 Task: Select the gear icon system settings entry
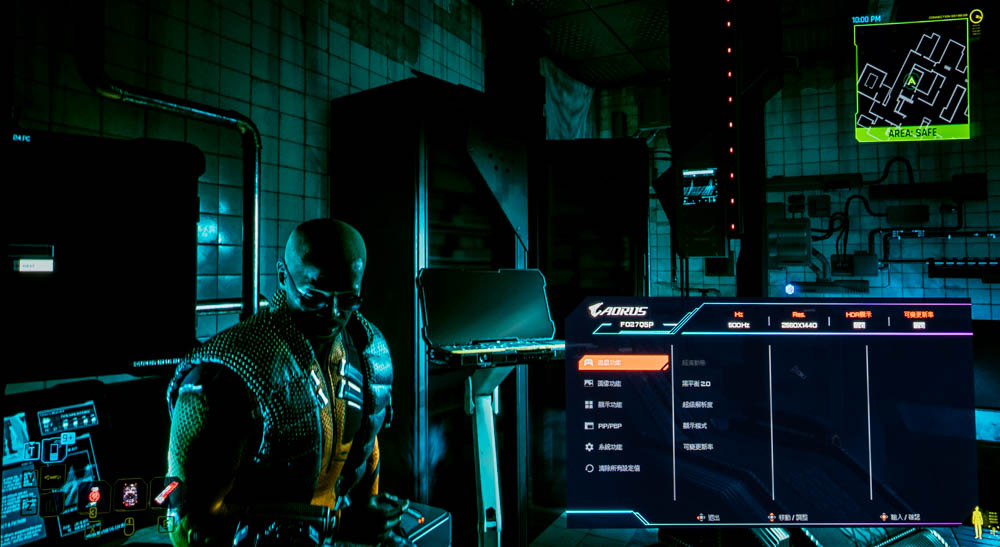coord(609,447)
